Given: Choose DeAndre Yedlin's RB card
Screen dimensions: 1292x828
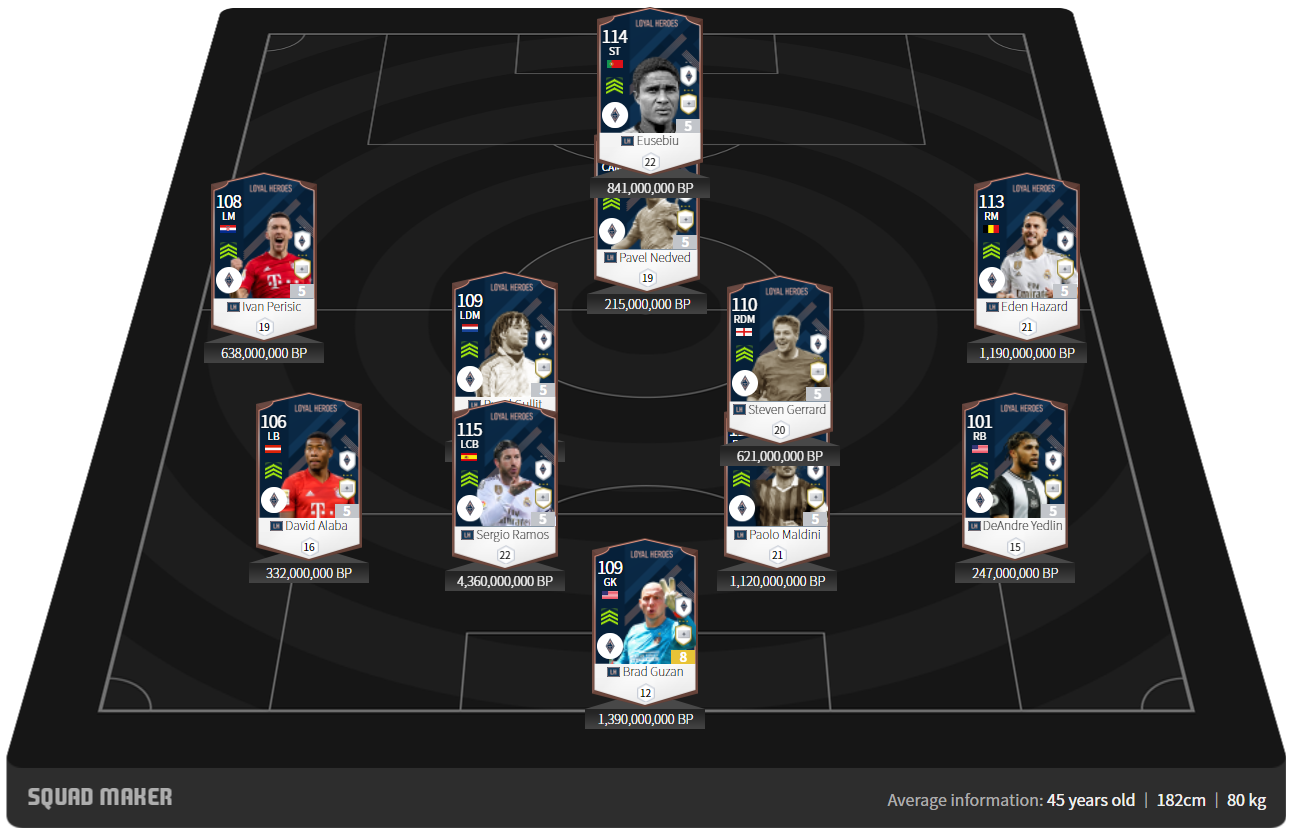Looking at the screenshot, I should click(x=1014, y=470).
